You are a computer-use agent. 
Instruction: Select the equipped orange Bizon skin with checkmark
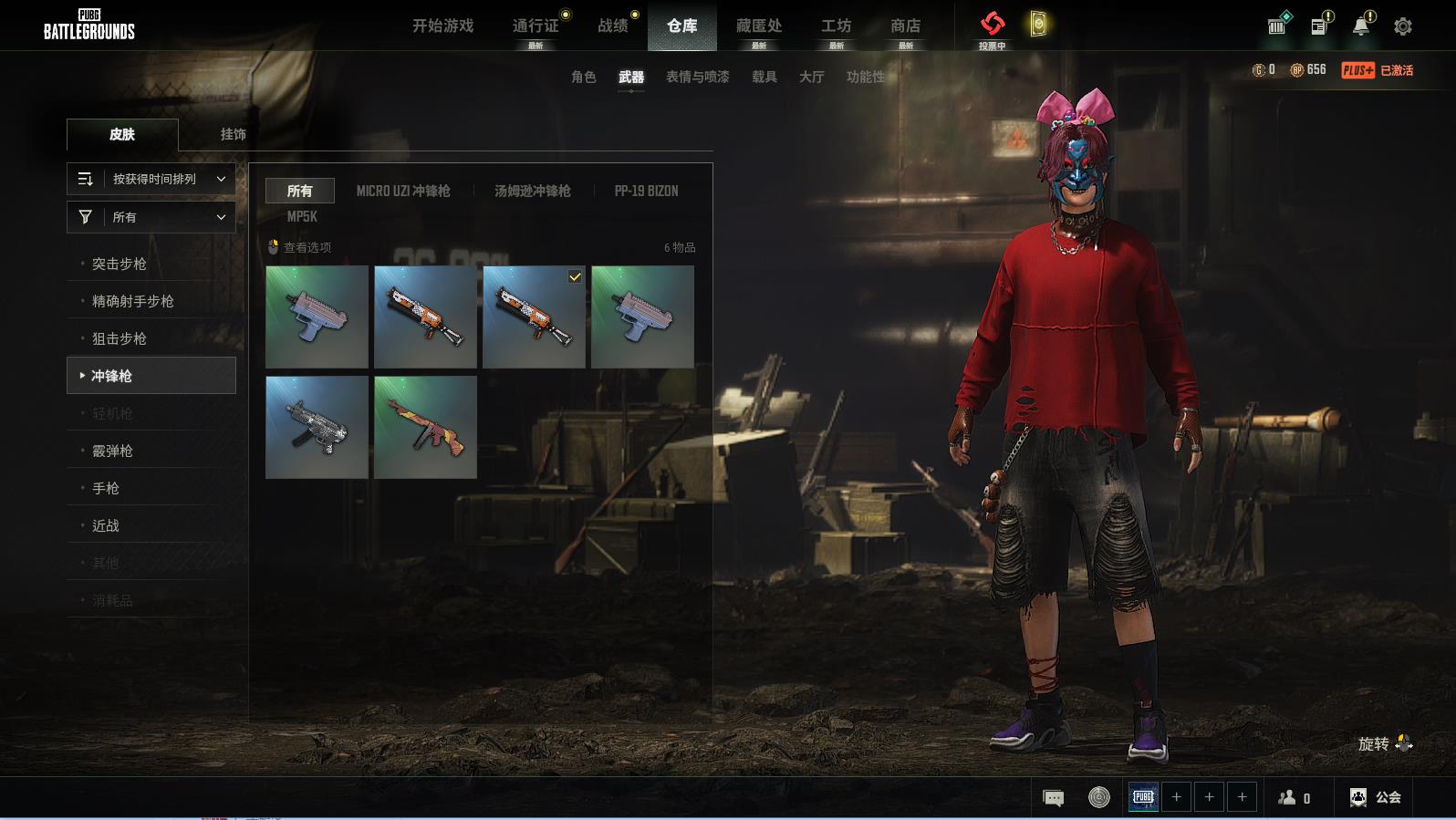[x=534, y=317]
